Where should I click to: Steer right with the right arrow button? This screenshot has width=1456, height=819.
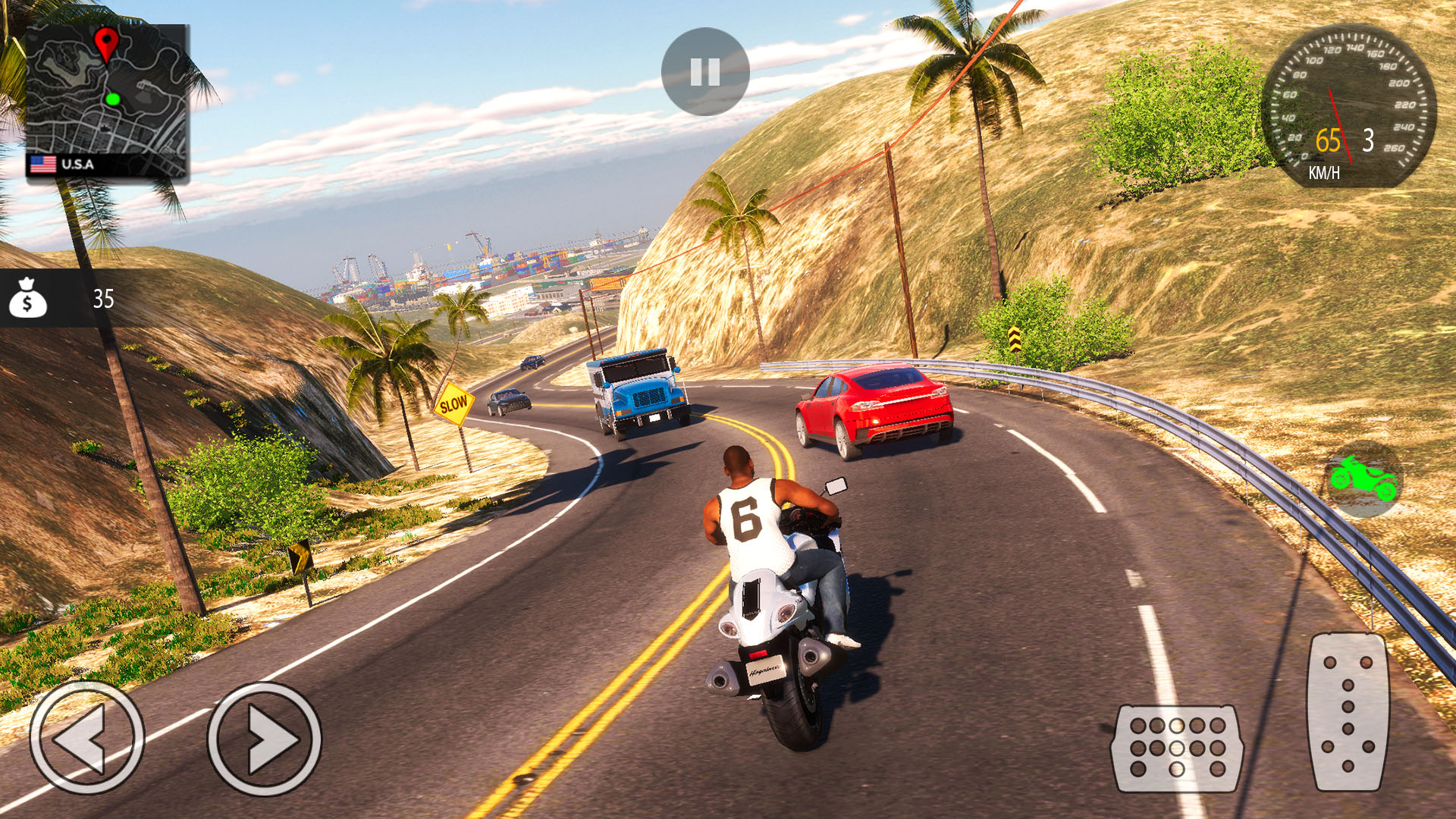point(265,738)
